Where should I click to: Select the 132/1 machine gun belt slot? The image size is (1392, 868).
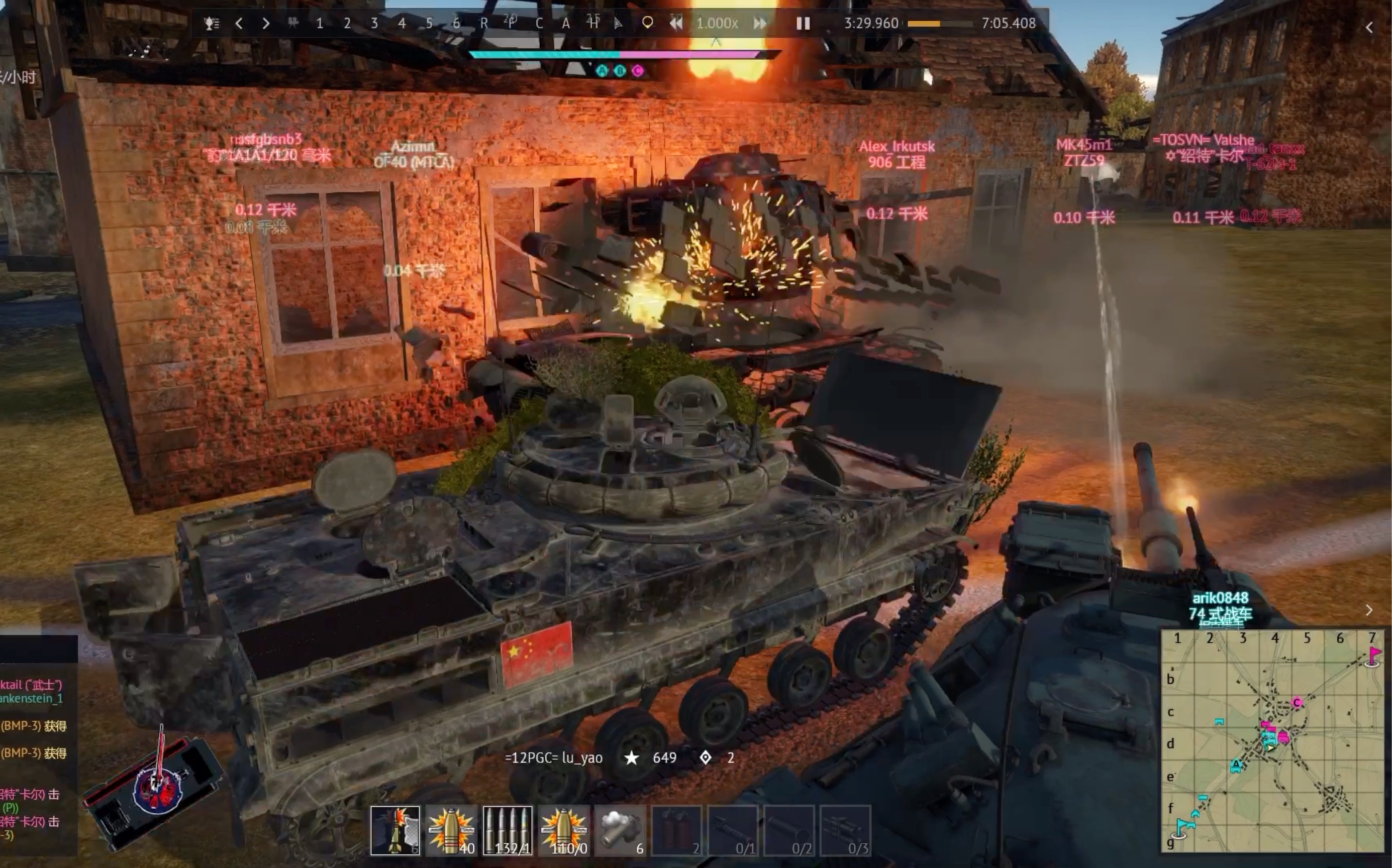(508, 830)
